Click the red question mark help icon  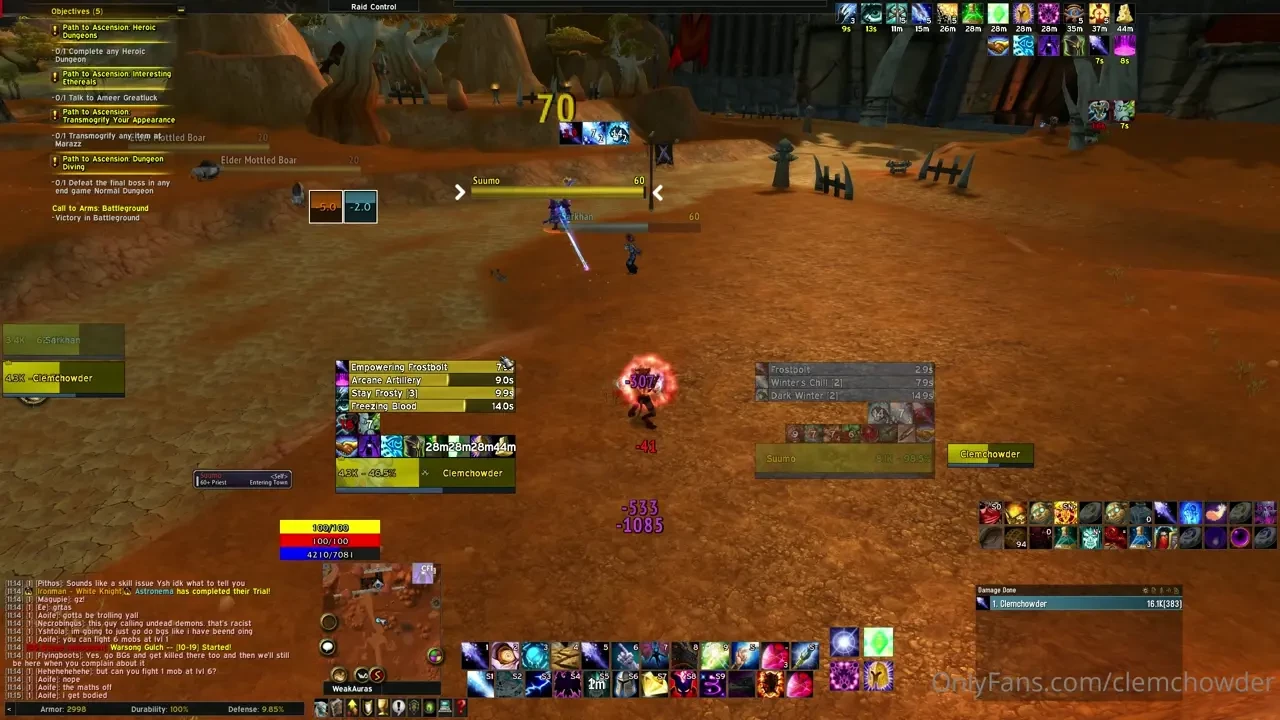(461, 706)
